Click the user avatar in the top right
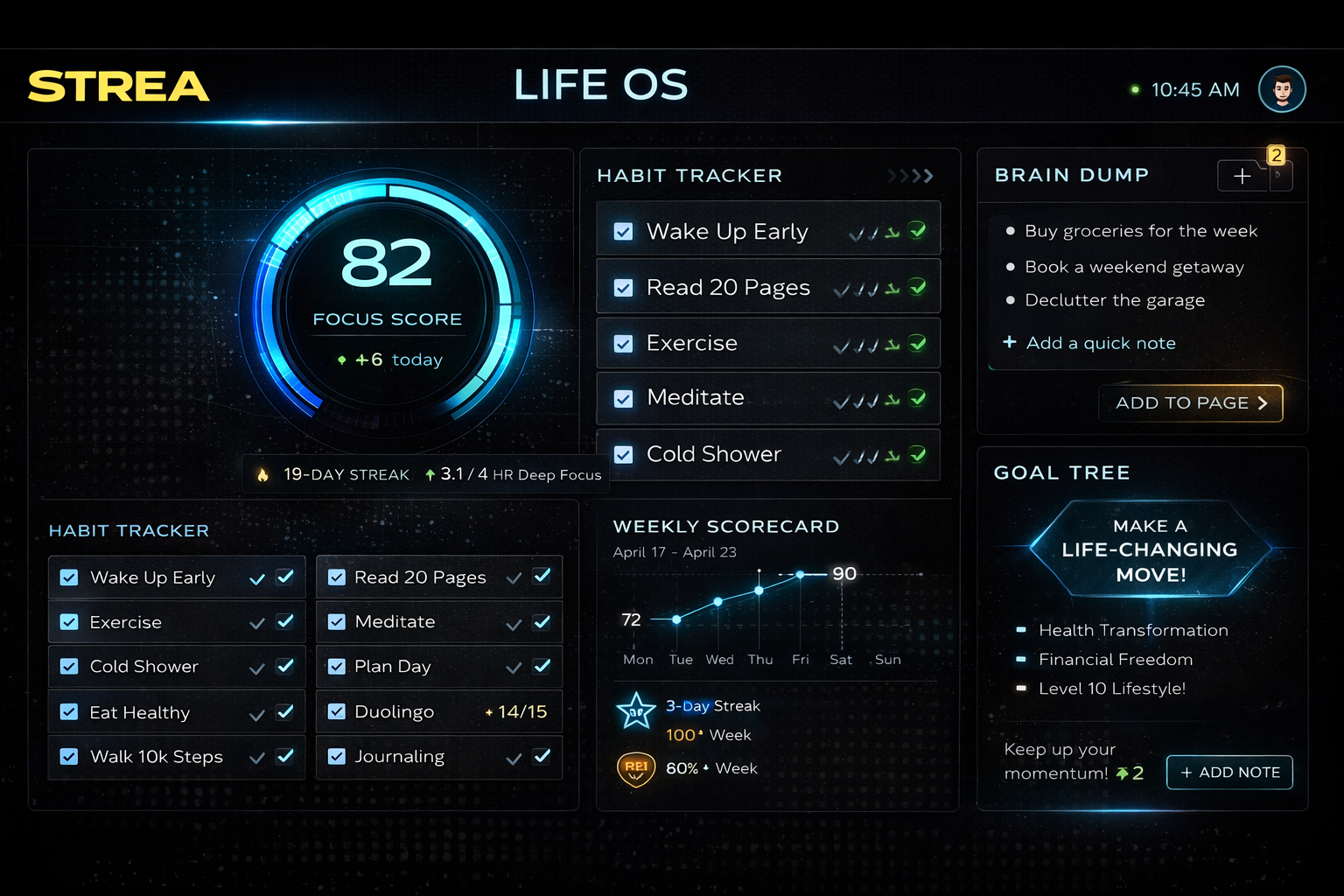The height and width of the screenshot is (896, 1344). pos(1282,88)
